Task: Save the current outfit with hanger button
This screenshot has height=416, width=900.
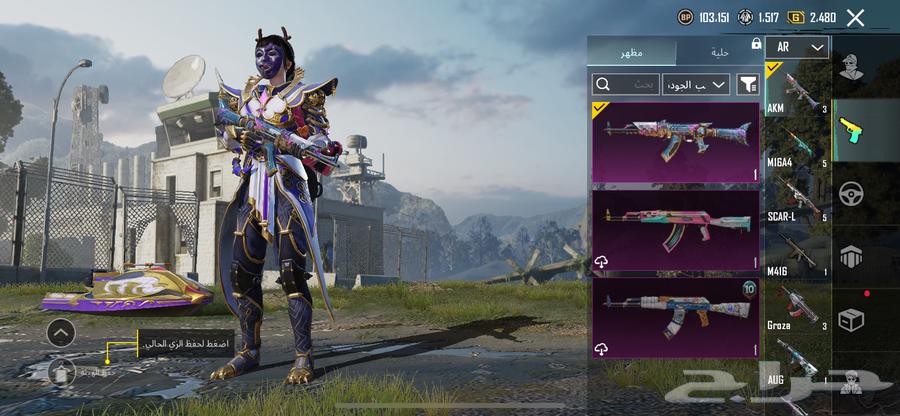Action: [61, 371]
